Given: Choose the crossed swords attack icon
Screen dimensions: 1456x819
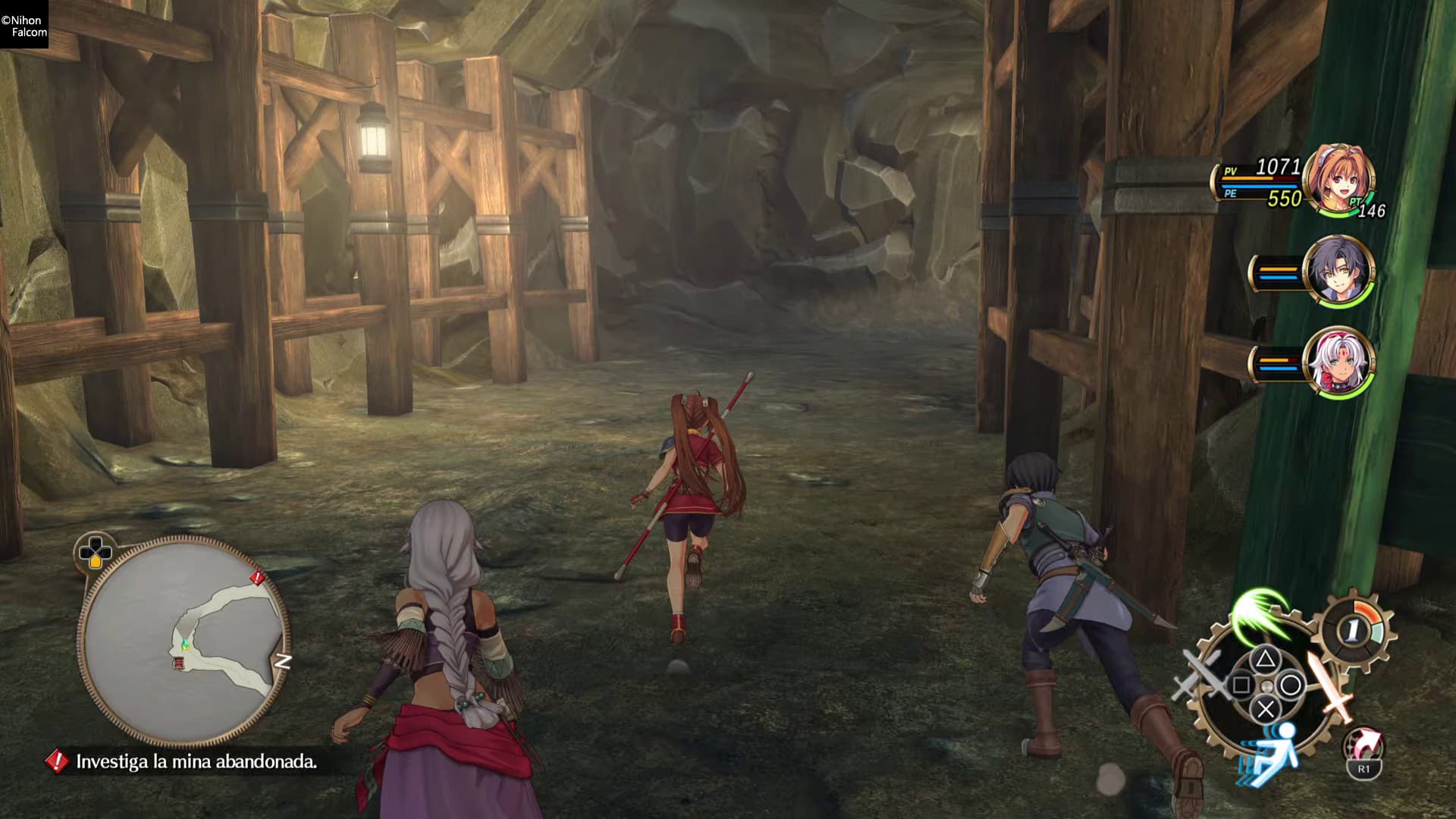Looking at the screenshot, I should 1200,675.
